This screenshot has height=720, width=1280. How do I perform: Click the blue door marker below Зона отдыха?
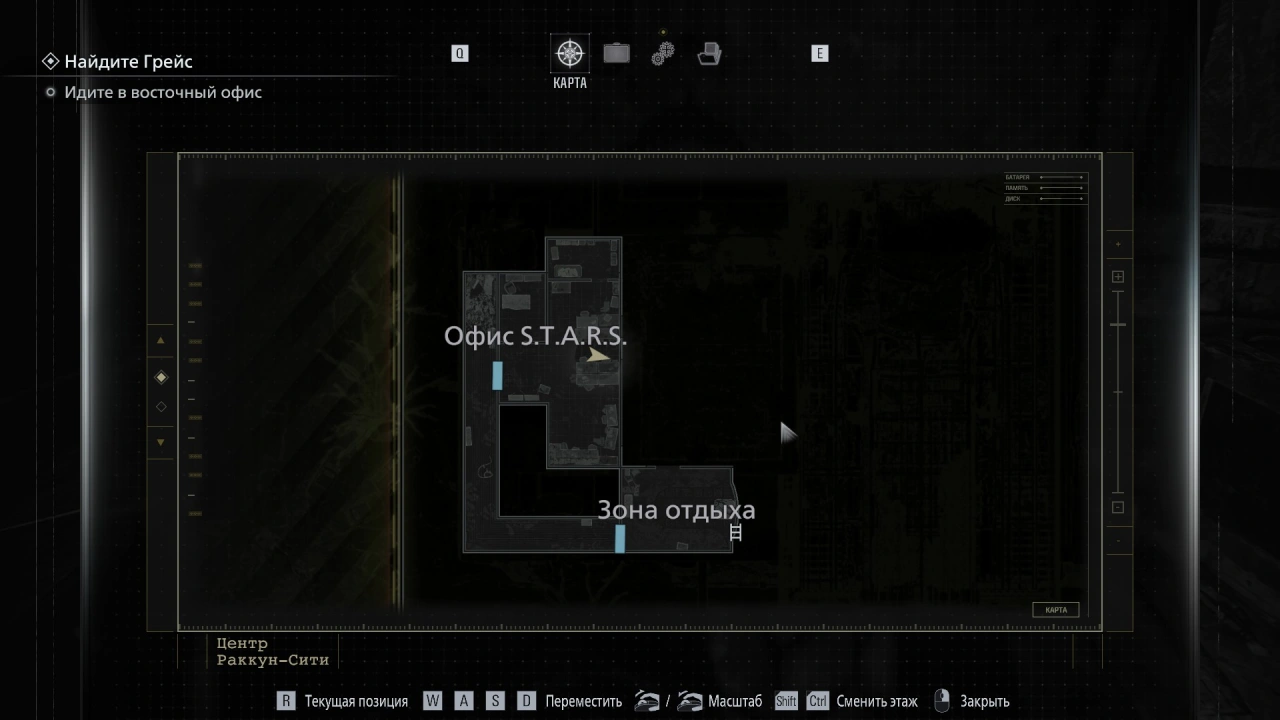(620, 538)
